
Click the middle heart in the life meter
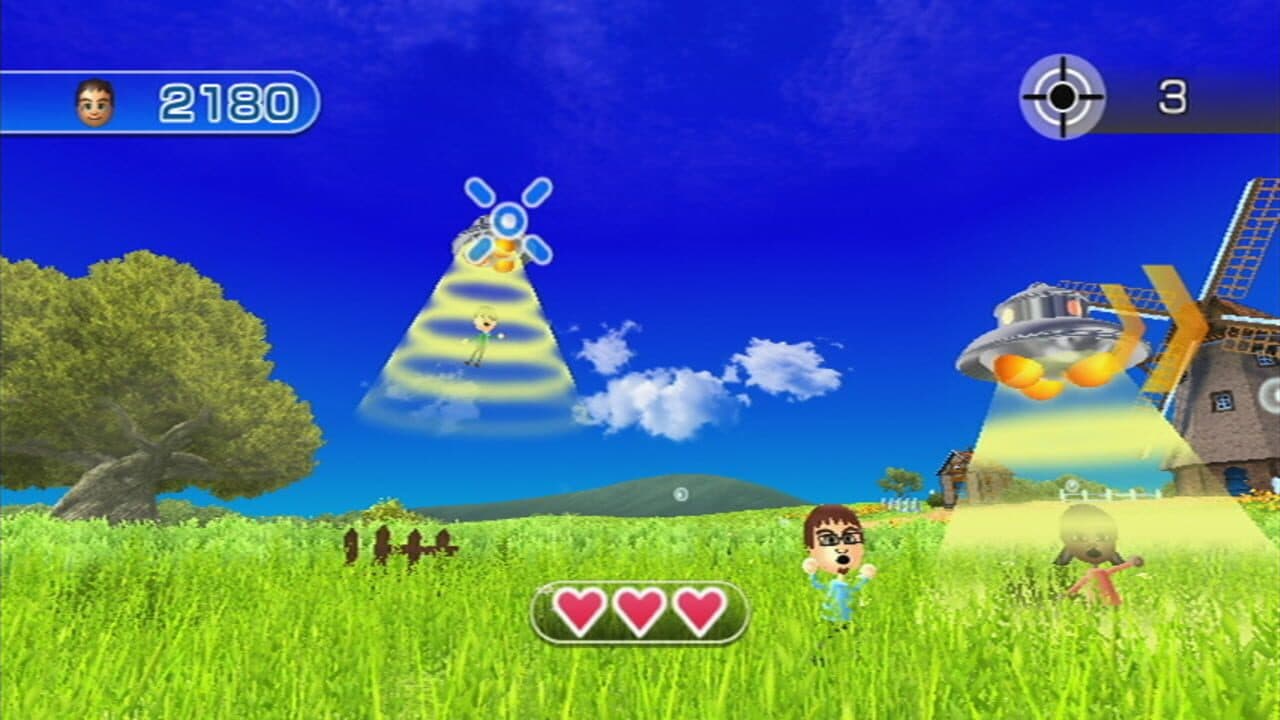(638, 610)
